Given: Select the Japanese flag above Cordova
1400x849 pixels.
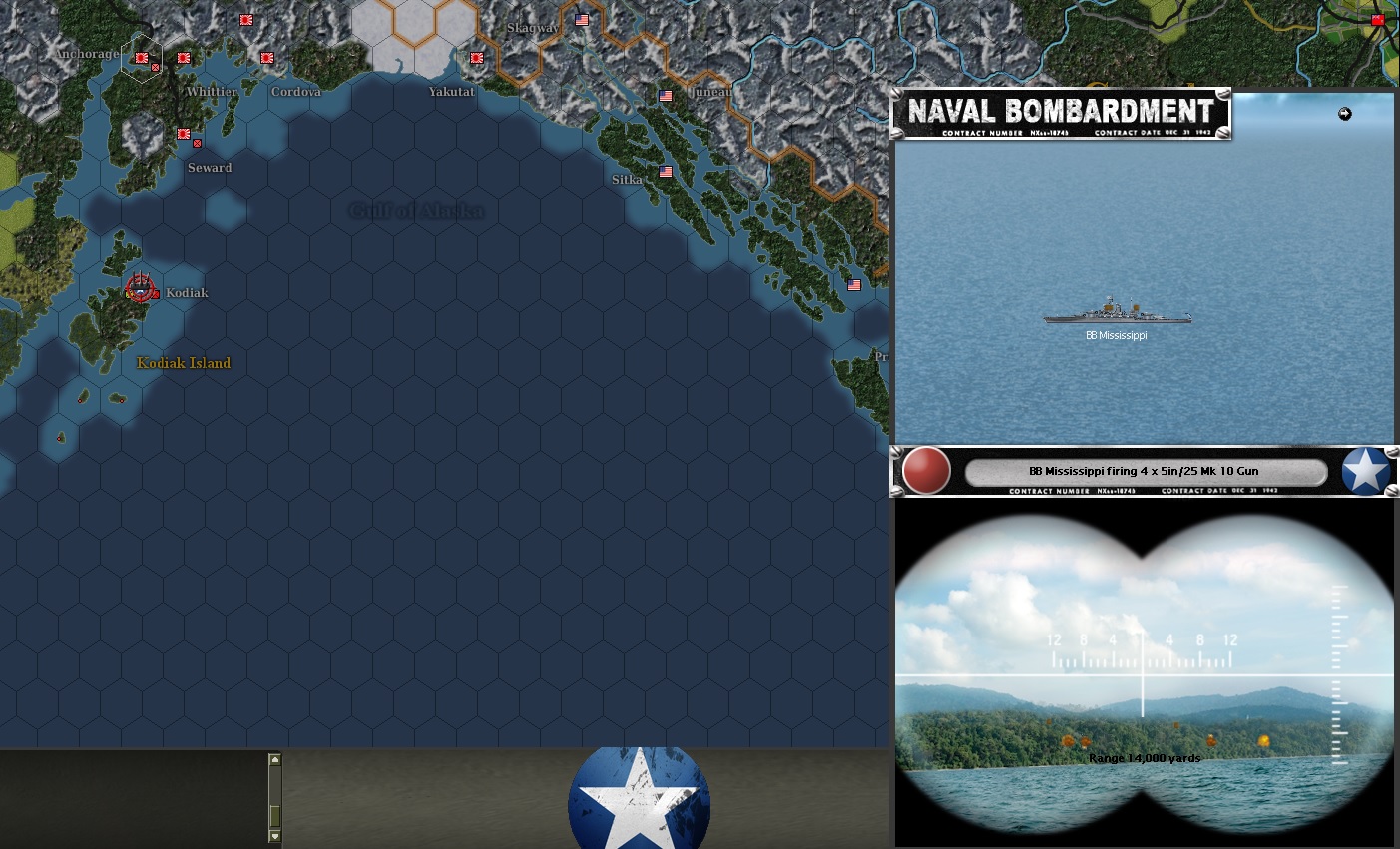Looking at the screenshot, I should tap(266, 58).
